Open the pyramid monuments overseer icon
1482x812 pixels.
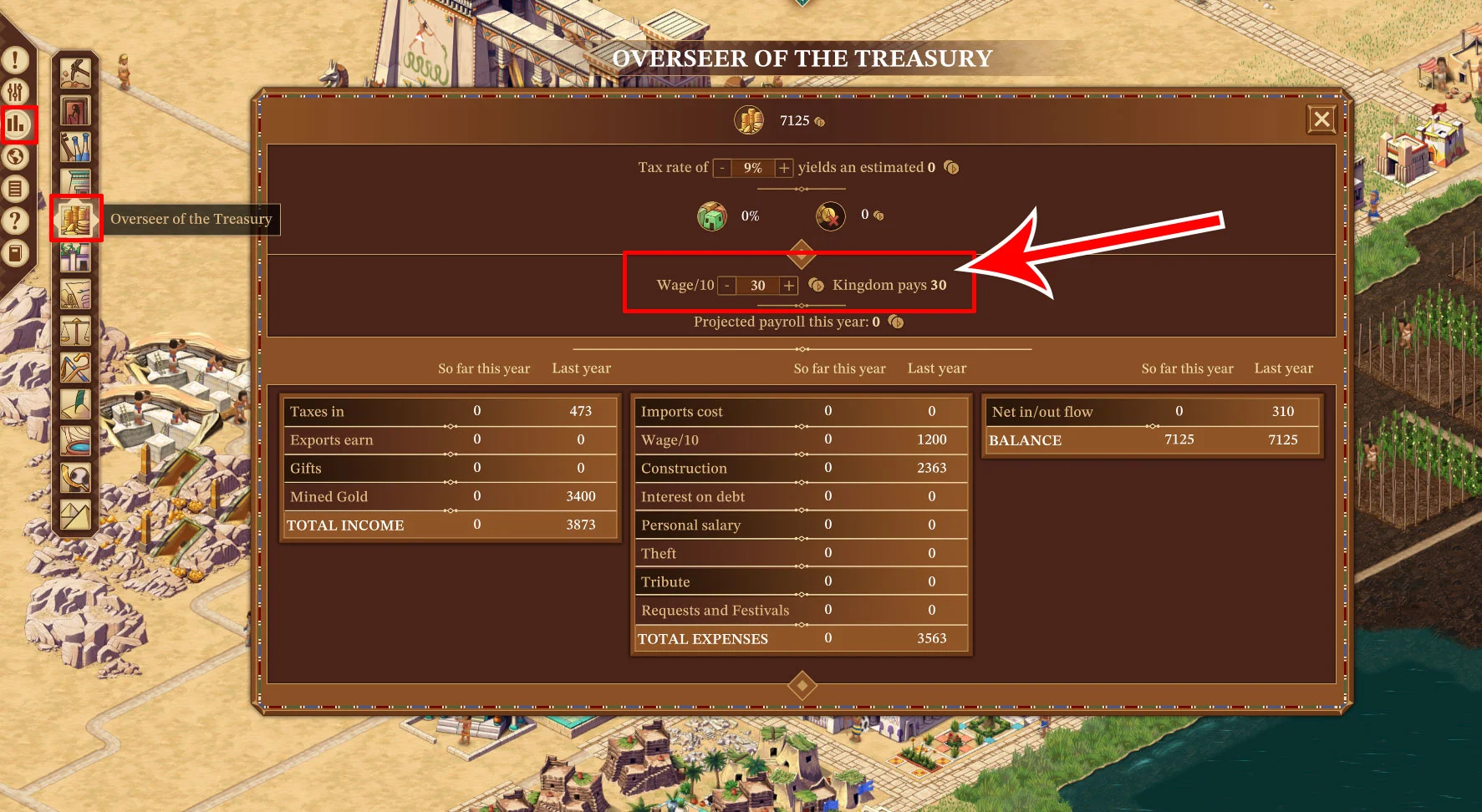point(75,515)
